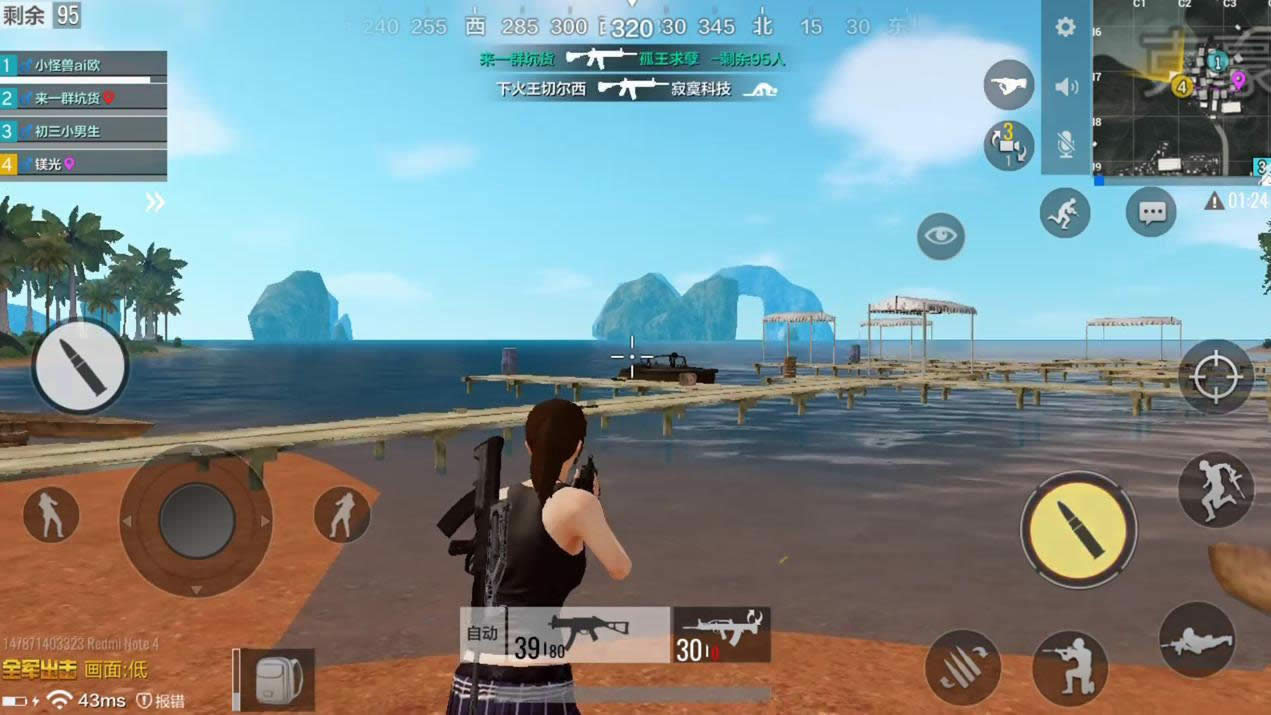Toggle the 自动 fire mode selector
Viewport: 1271px width, 715px height.
click(x=482, y=634)
